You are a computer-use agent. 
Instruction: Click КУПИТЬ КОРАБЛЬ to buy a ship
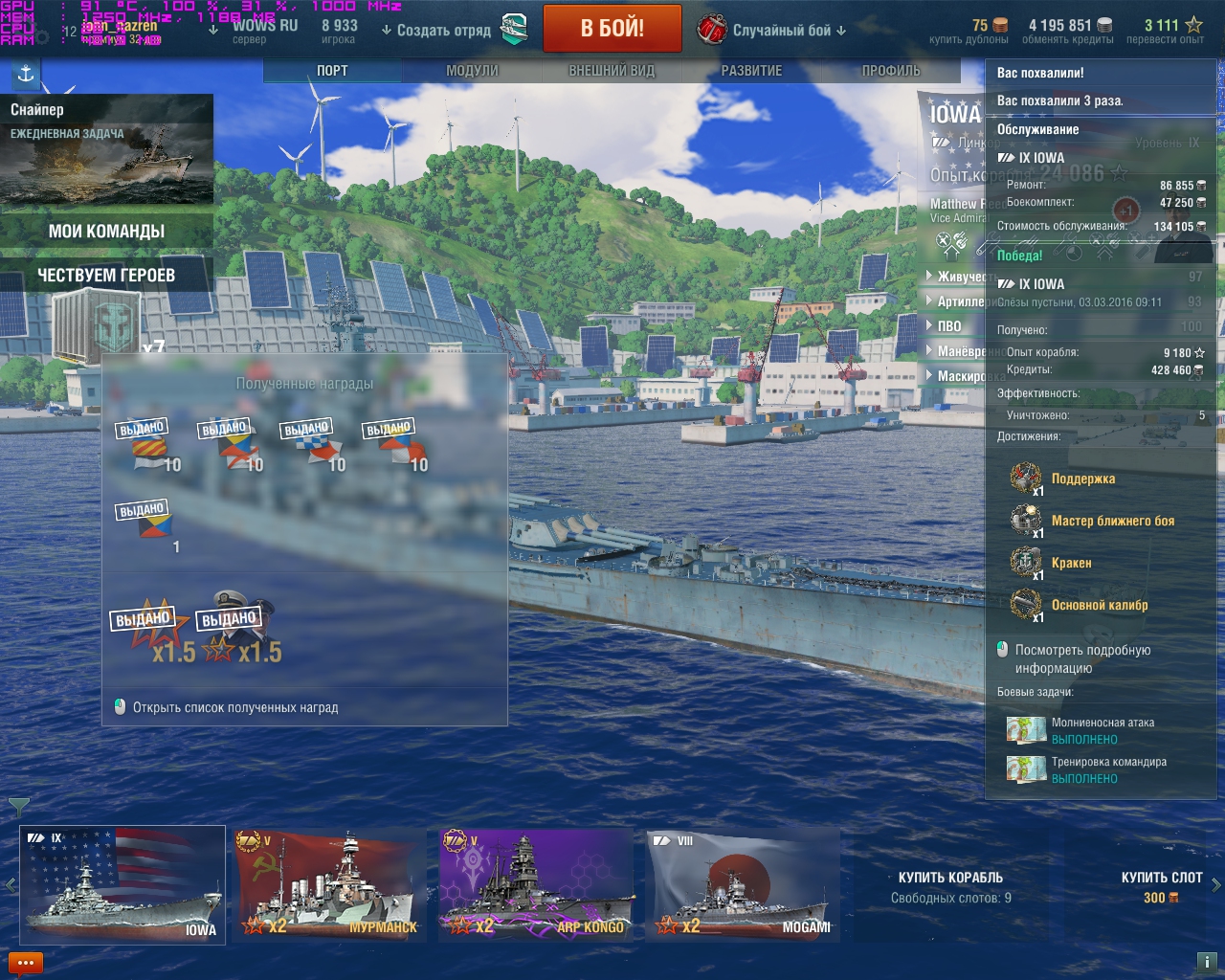coord(950,886)
